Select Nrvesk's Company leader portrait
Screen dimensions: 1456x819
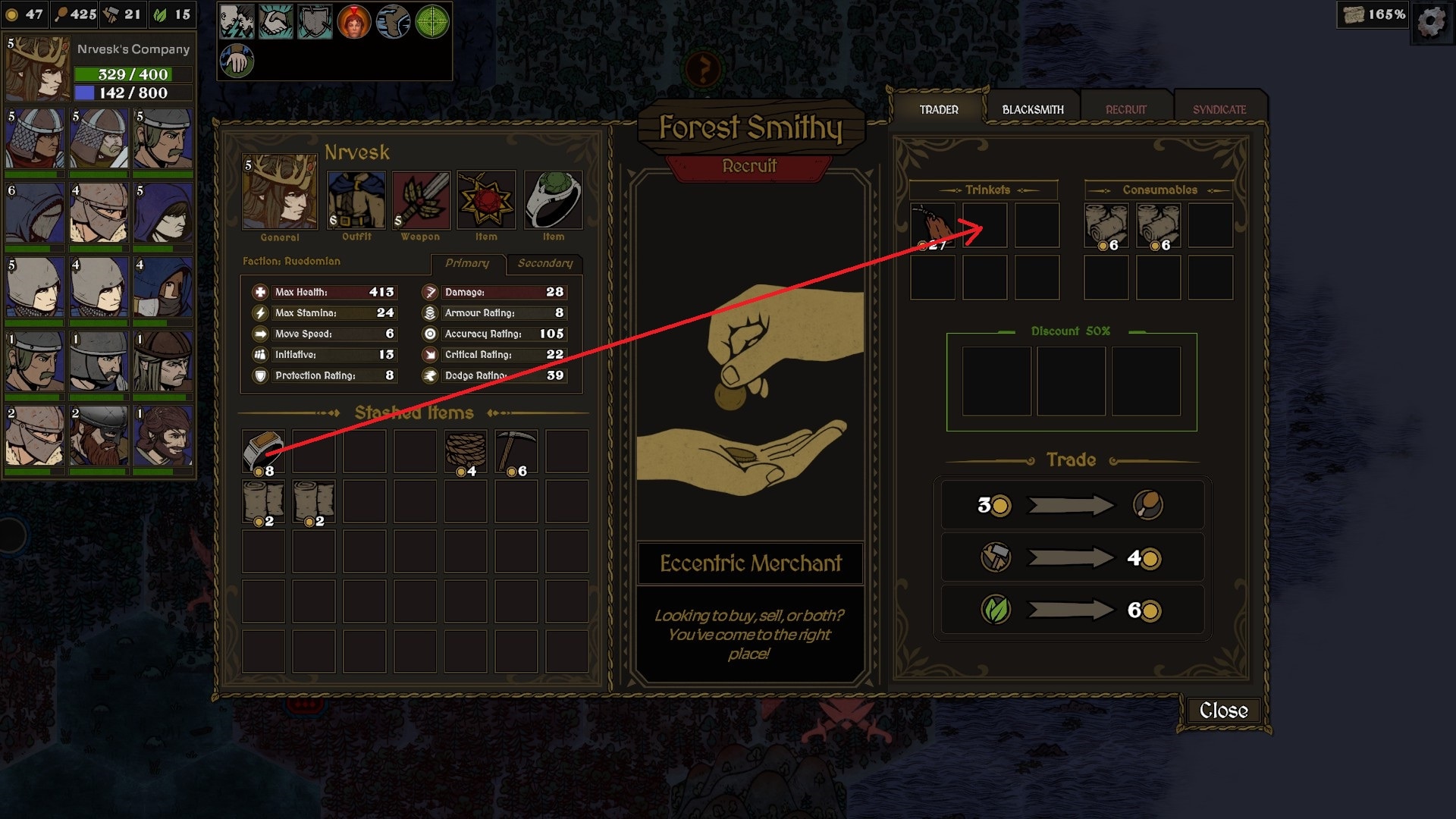[37, 69]
